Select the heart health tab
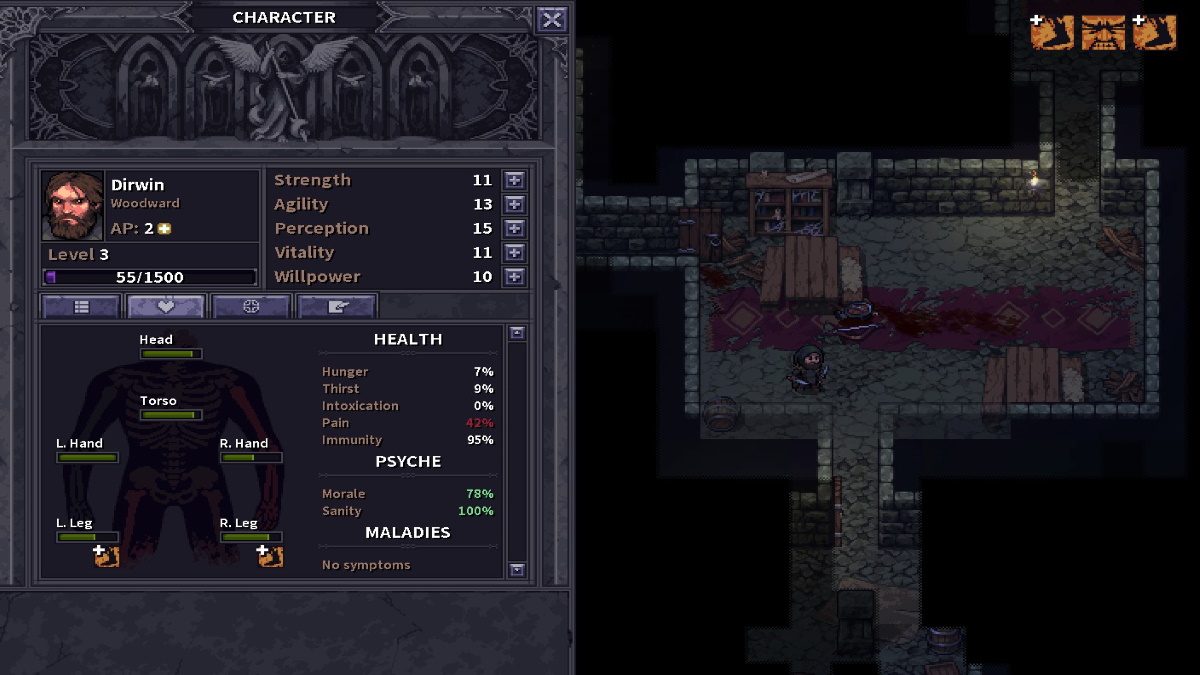 (166, 307)
